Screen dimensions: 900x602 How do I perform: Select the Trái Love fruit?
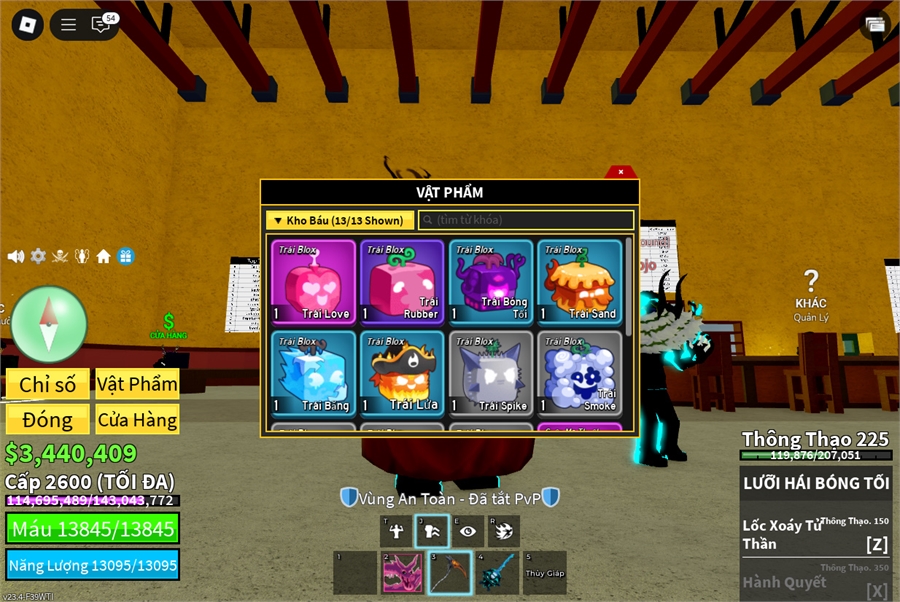point(314,282)
